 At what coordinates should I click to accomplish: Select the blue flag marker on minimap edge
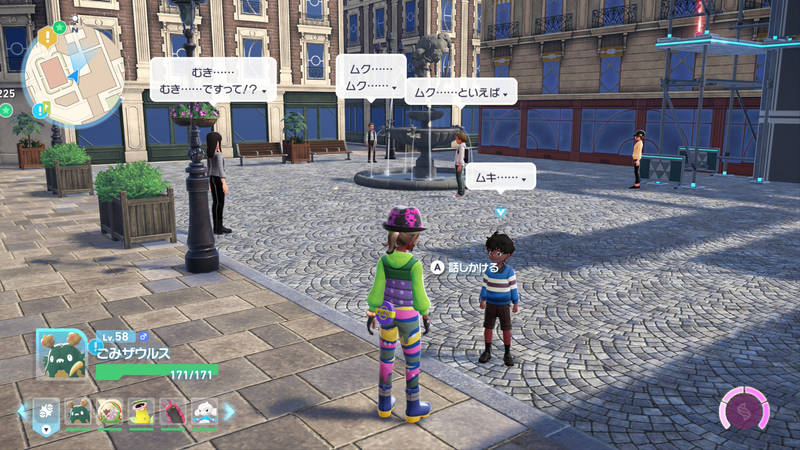[x=40, y=108]
